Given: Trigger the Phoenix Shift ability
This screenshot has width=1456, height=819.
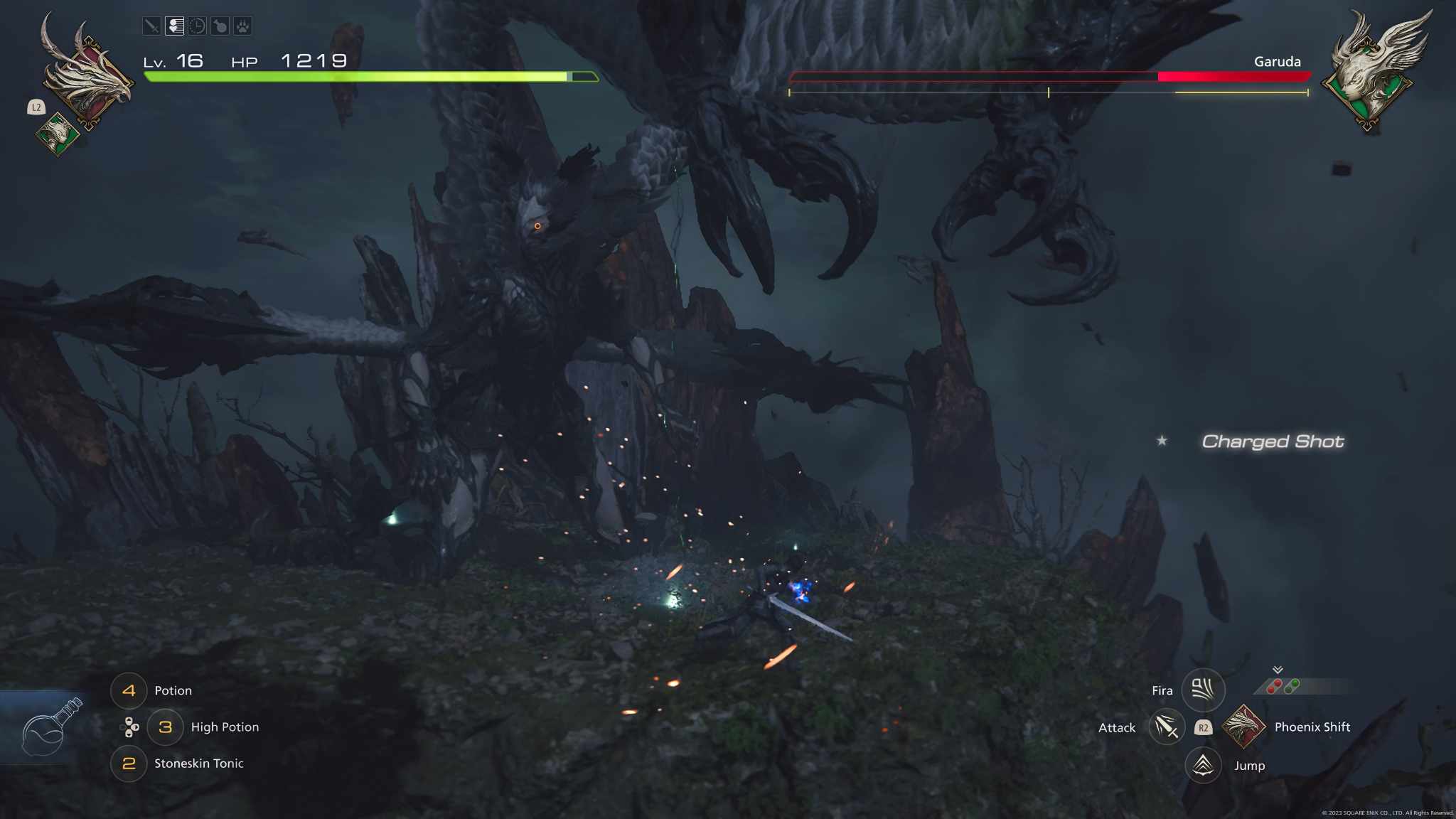Looking at the screenshot, I should click(1243, 727).
